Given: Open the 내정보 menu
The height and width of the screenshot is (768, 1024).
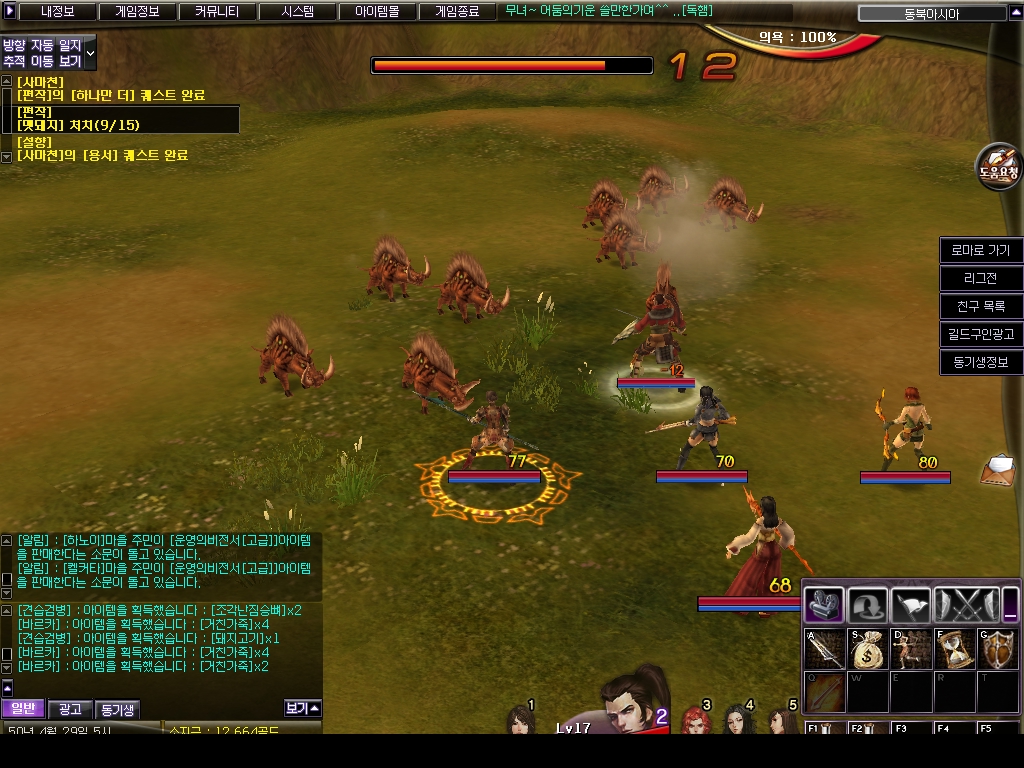Looking at the screenshot, I should pyautogui.click(x=57, y=12).
